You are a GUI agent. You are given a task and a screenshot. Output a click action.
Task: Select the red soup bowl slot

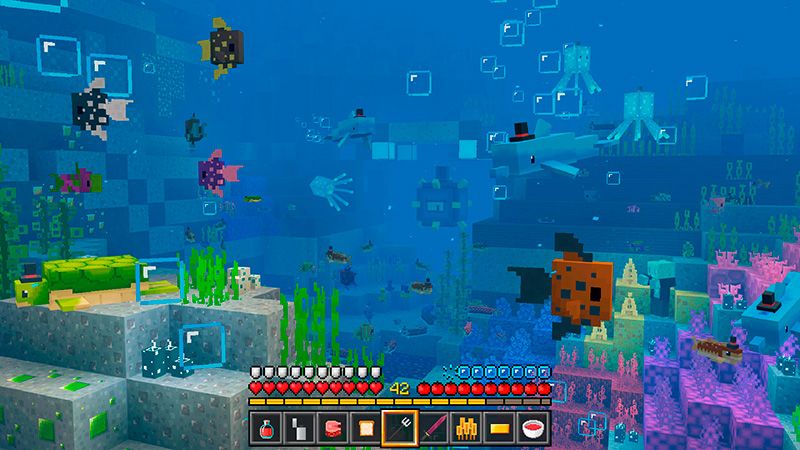tap(531, 428)
